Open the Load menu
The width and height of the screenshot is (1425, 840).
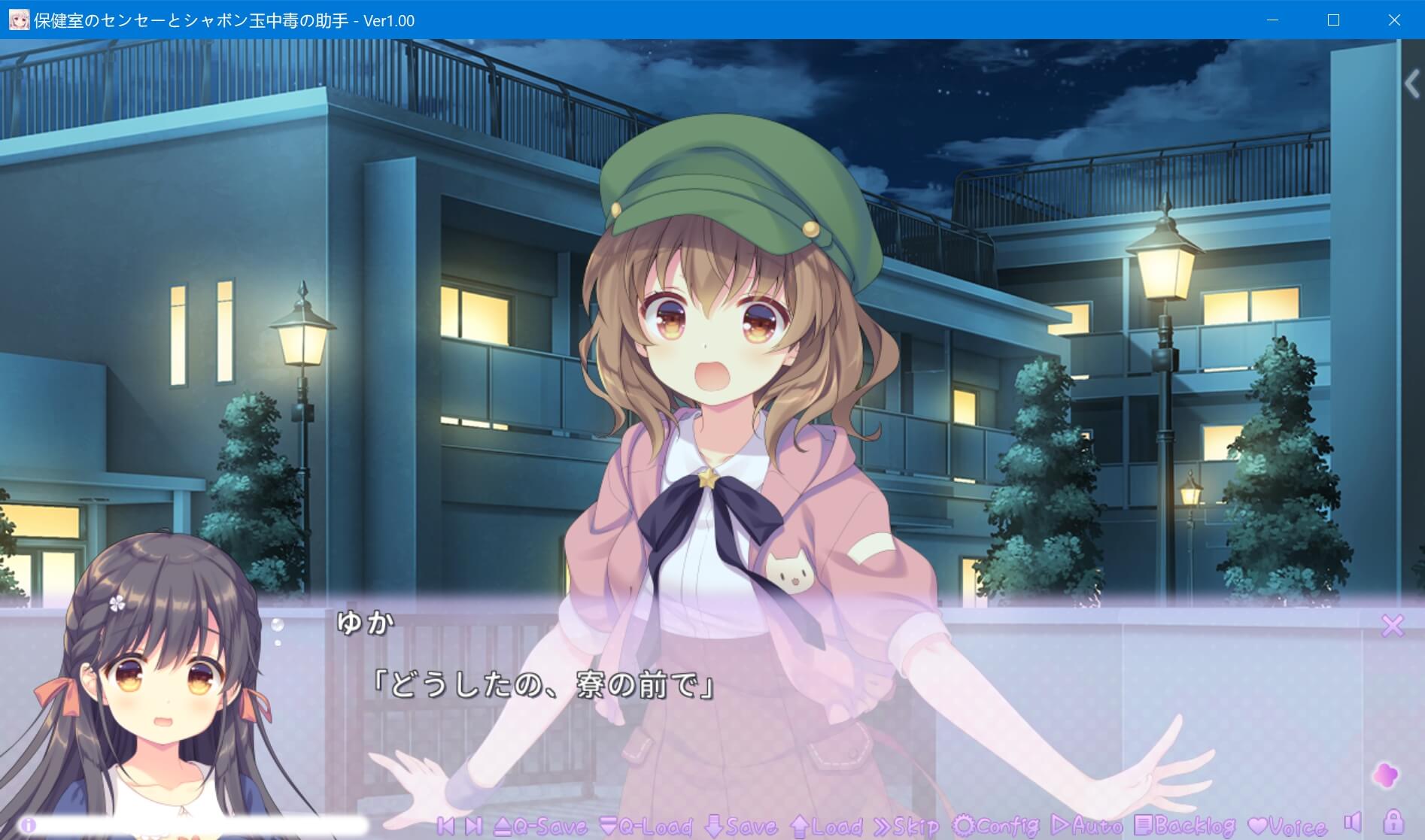[x=827, y=826]
